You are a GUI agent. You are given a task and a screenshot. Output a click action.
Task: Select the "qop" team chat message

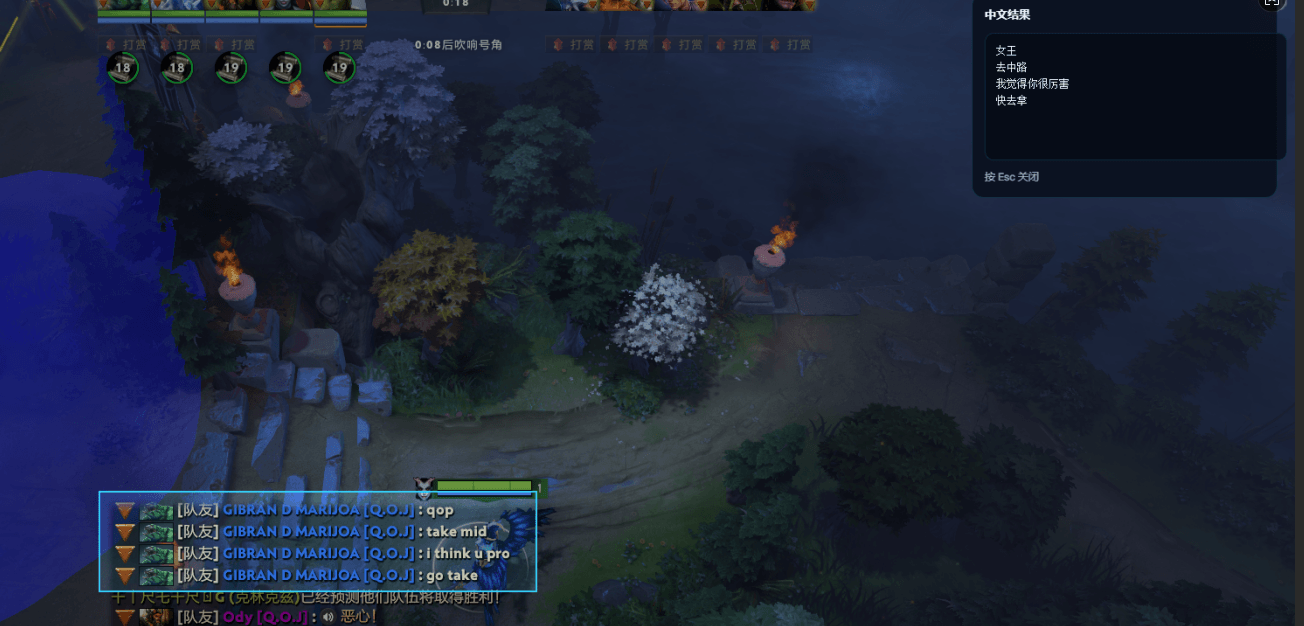tap(436, 510)
